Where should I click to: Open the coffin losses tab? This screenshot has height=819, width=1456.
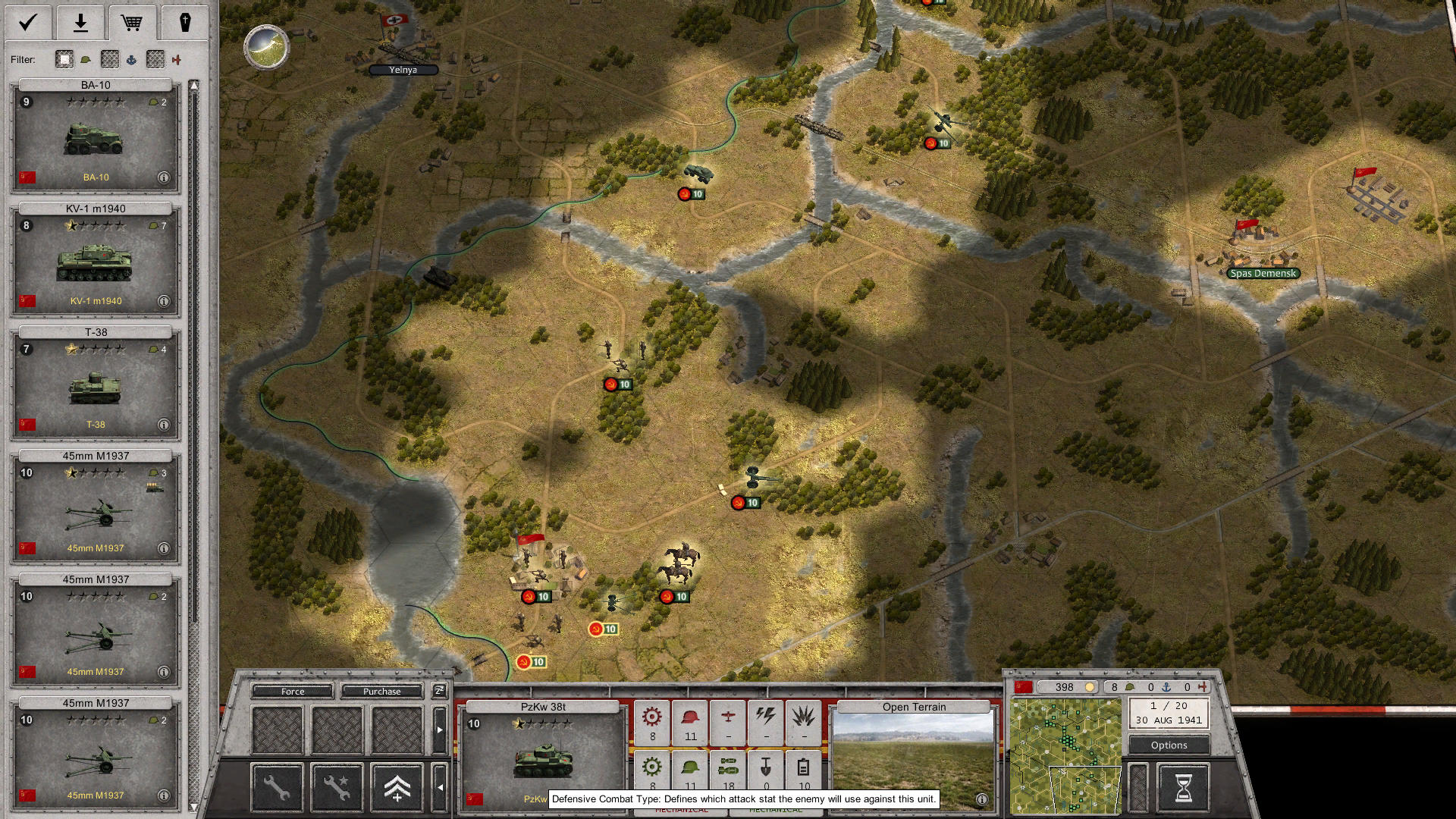click(x=185, y=22)
